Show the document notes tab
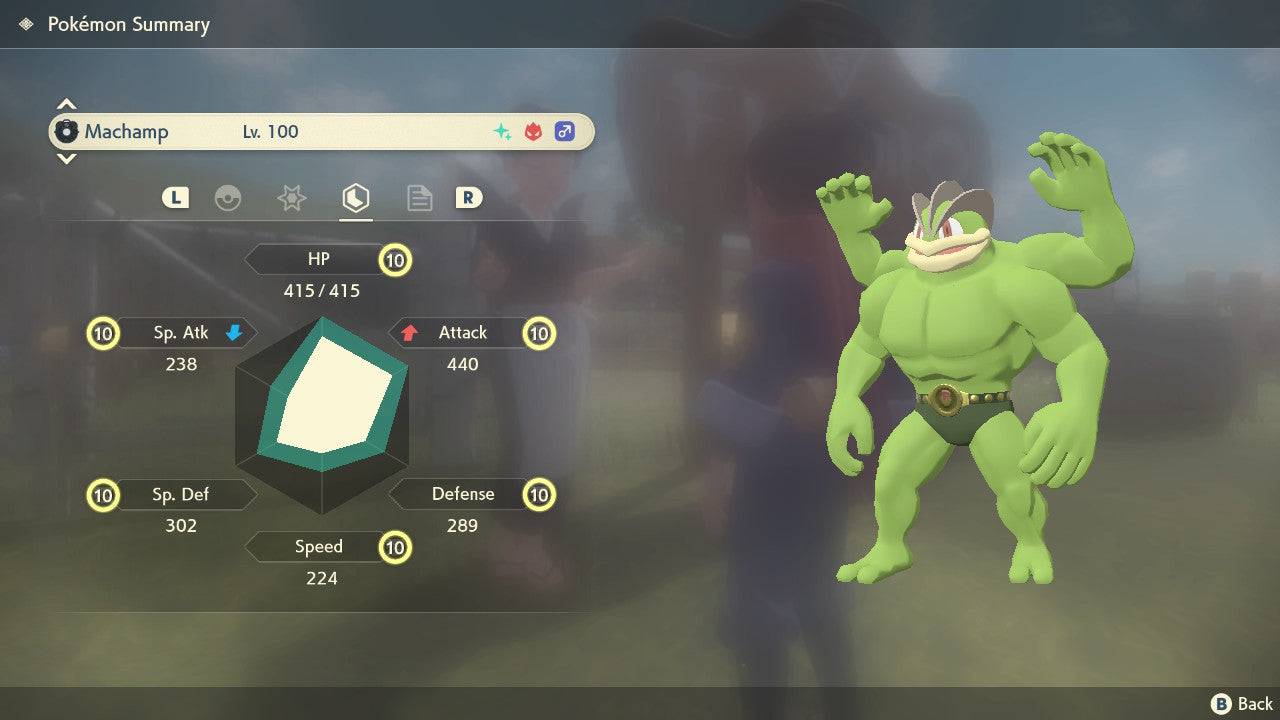Viewport: 1280px width, 720px height. (x=419, y=198)
